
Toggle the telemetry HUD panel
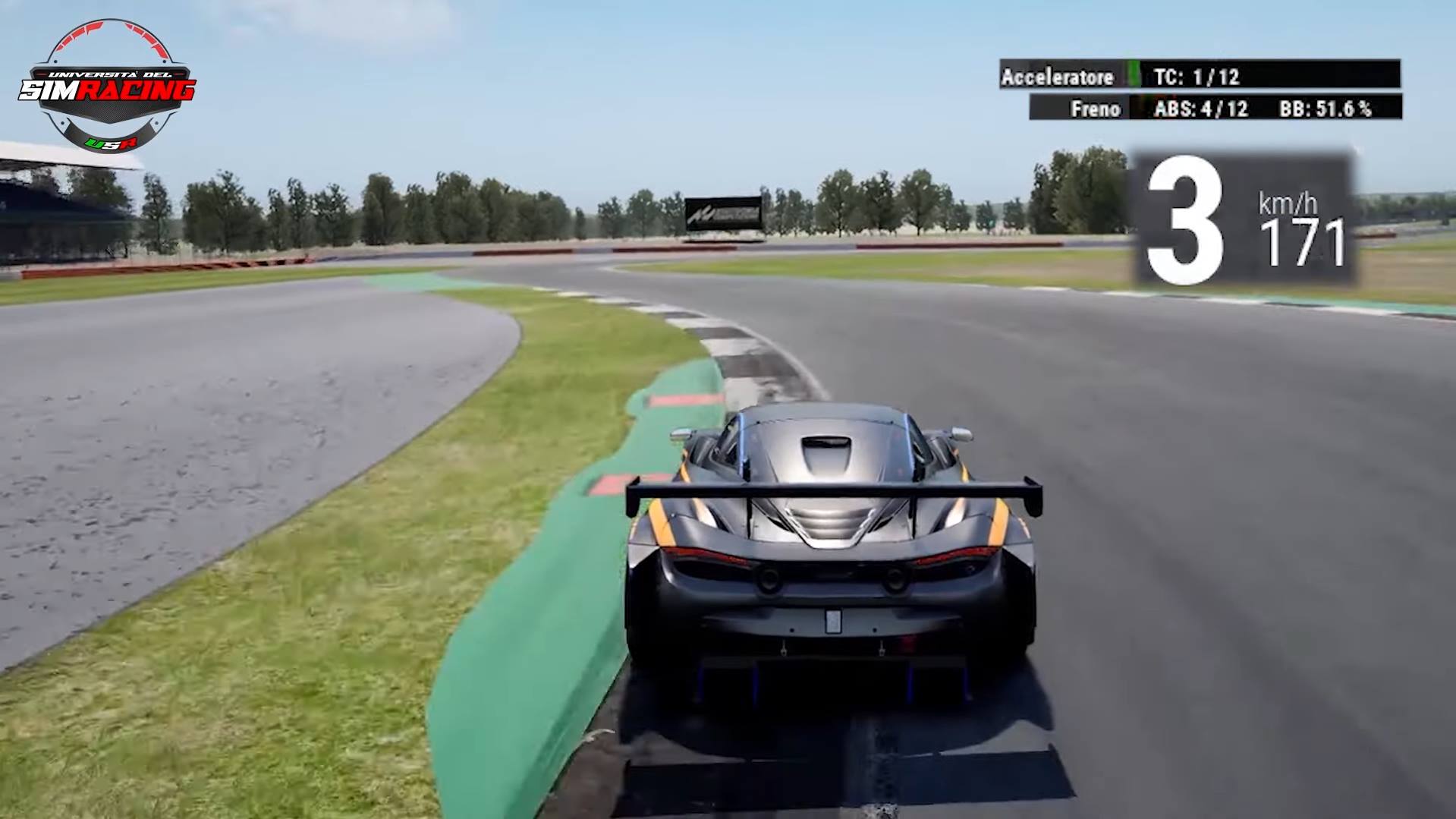pyautogui.click(x=1199, y=91)
